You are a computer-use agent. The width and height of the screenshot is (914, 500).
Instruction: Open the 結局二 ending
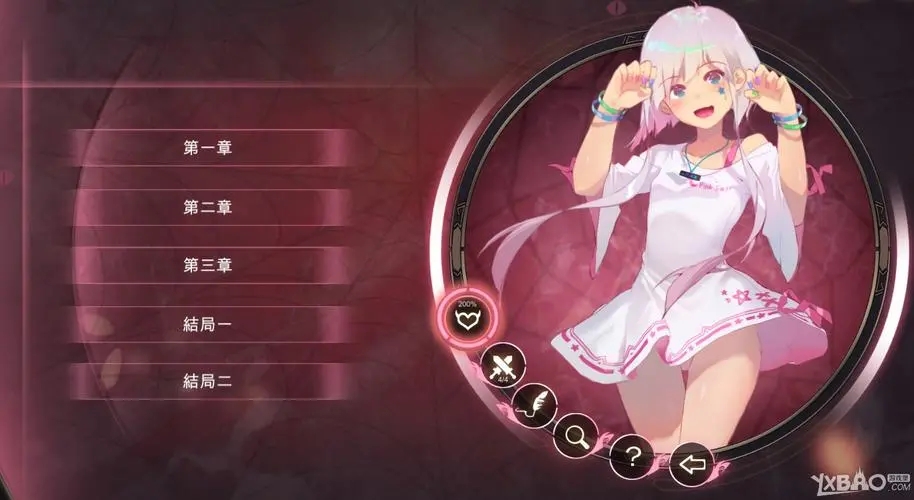coord(208,381)
